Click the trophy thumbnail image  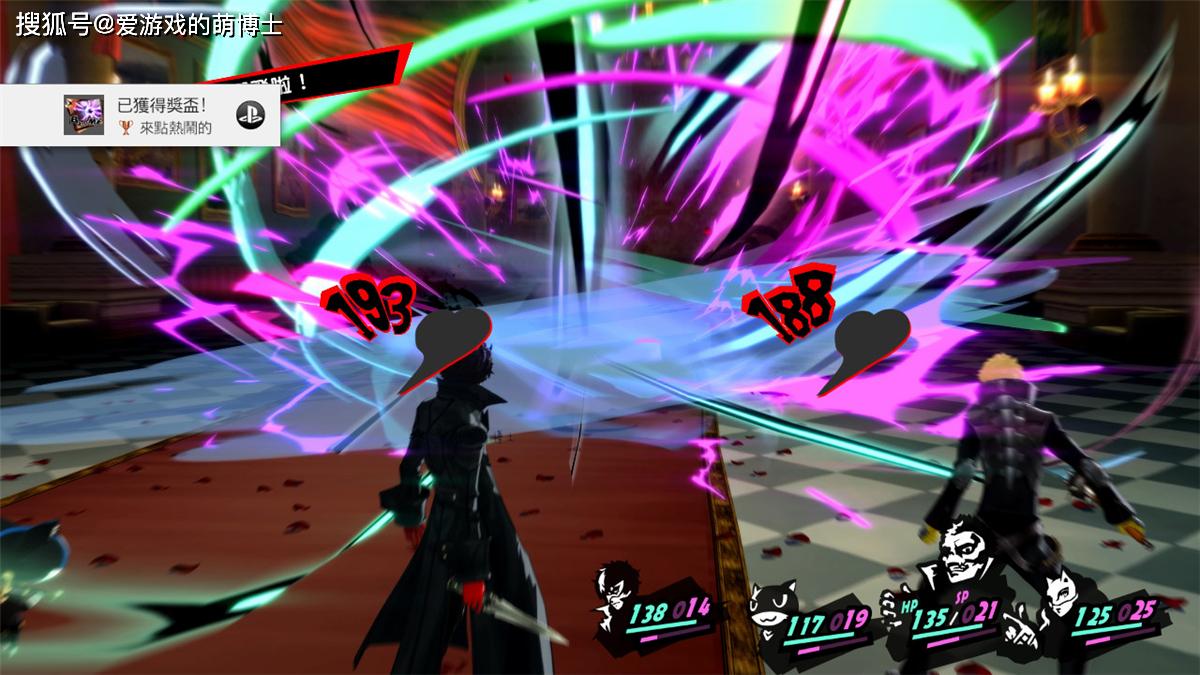tap(84, 115)
